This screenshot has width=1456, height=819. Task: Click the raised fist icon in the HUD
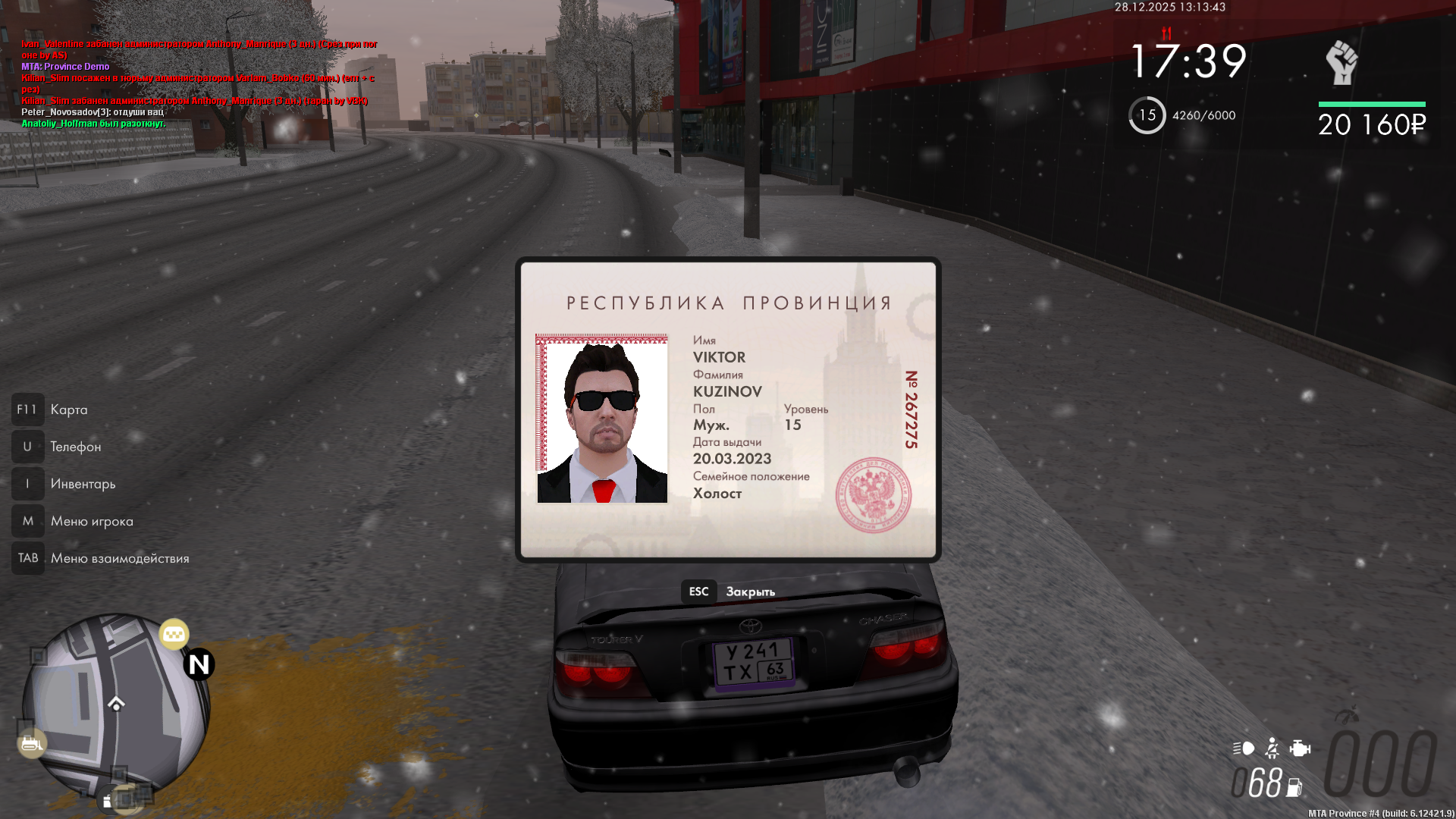pos(1341,63)
